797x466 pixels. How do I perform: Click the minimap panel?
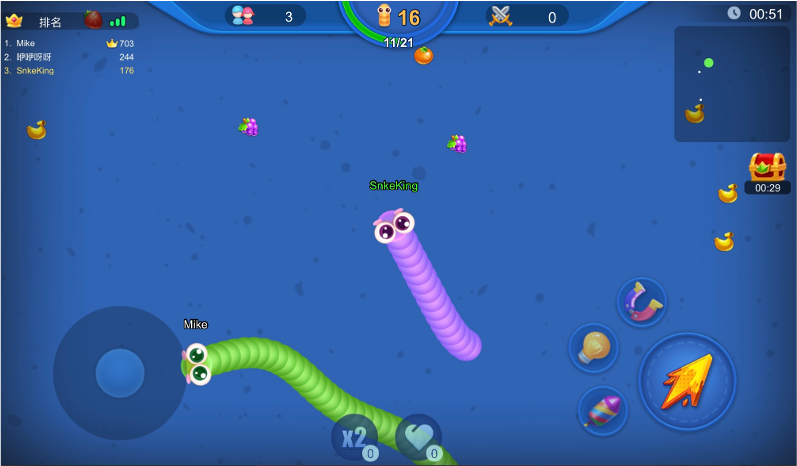731,83
